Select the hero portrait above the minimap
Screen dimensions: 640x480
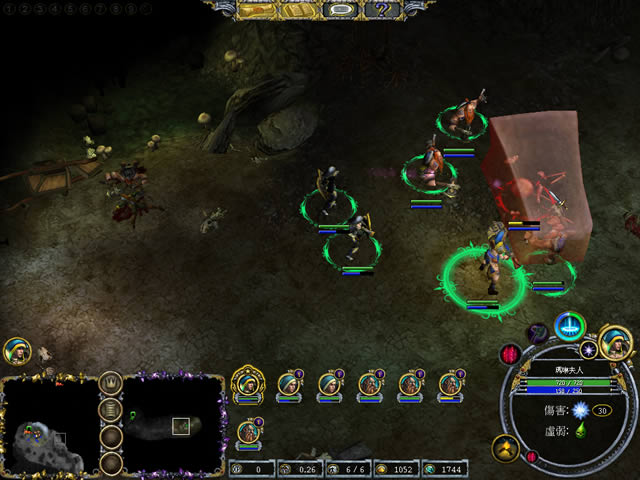17,351
